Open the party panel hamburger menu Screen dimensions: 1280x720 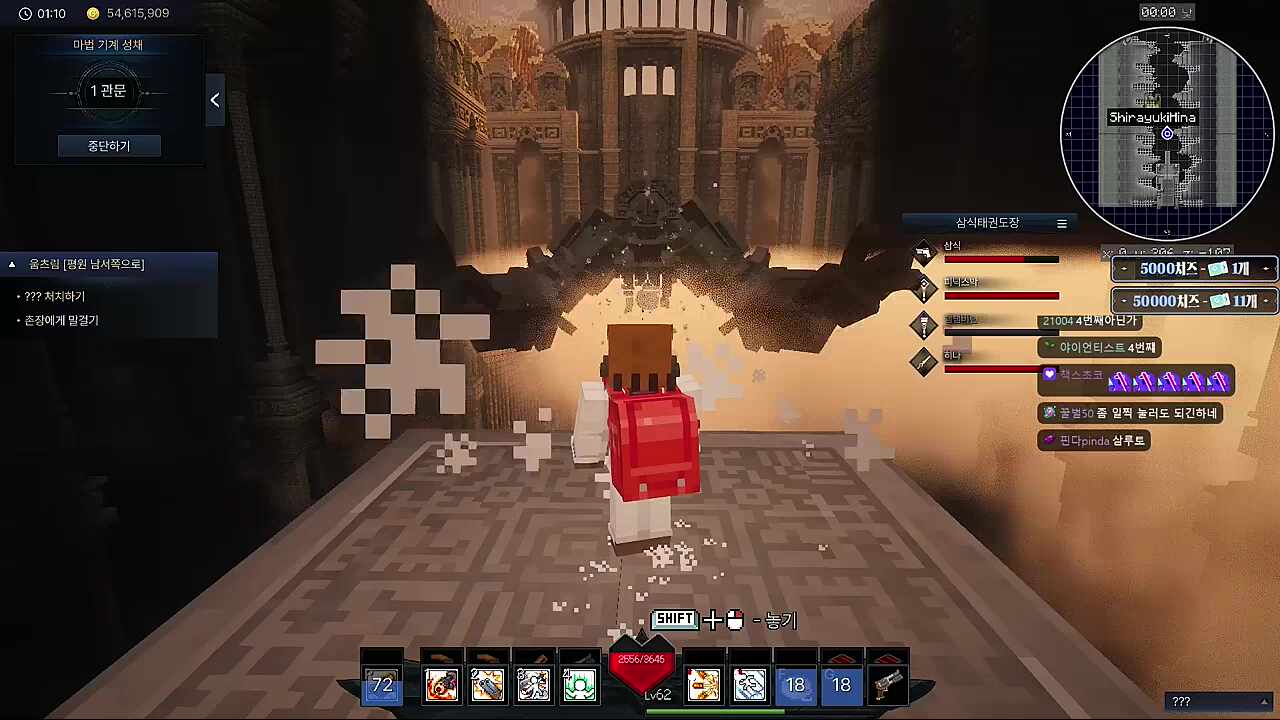pos(1062,223)
